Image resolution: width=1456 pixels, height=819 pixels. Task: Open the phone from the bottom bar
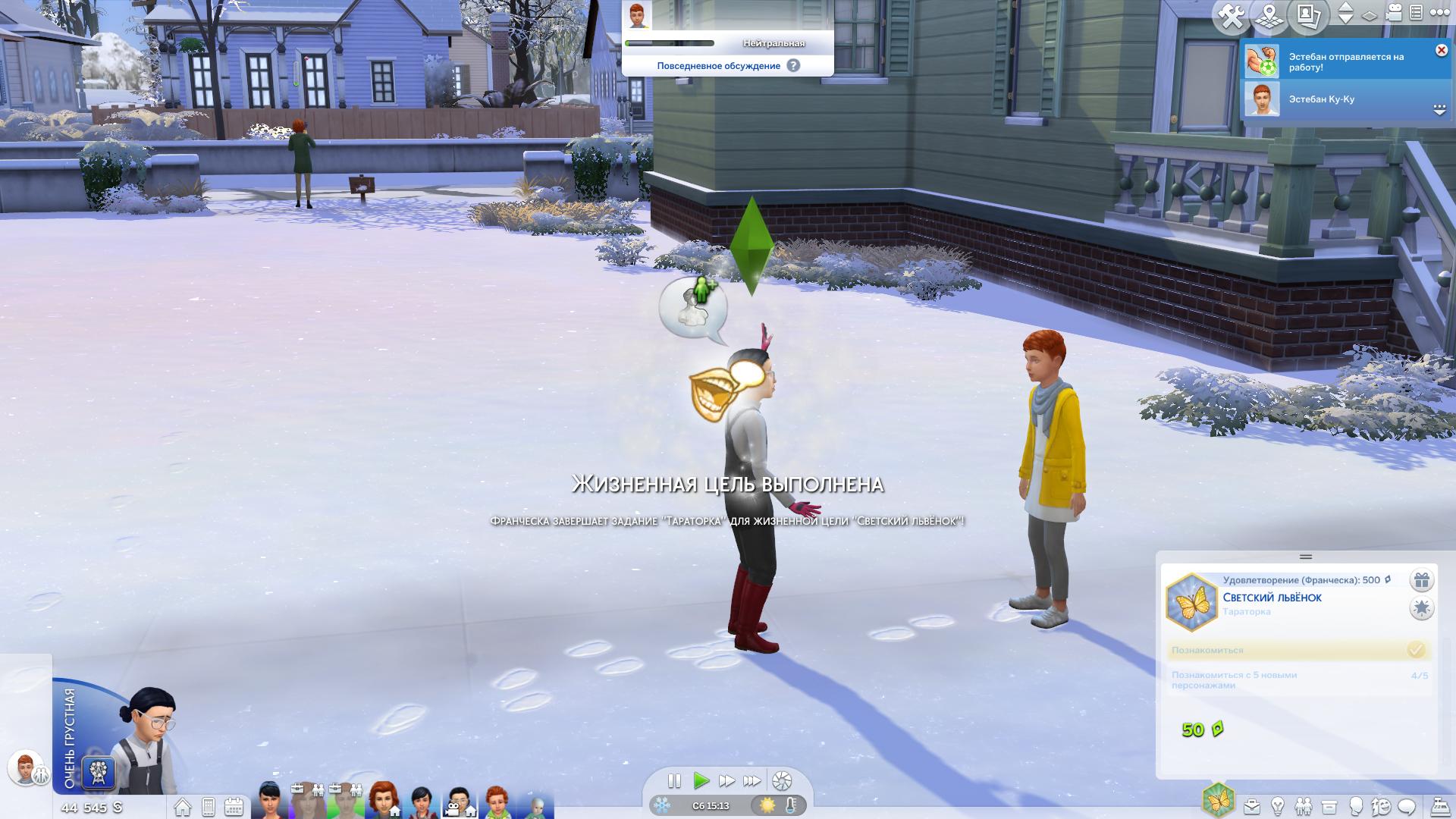click(209, 806)
